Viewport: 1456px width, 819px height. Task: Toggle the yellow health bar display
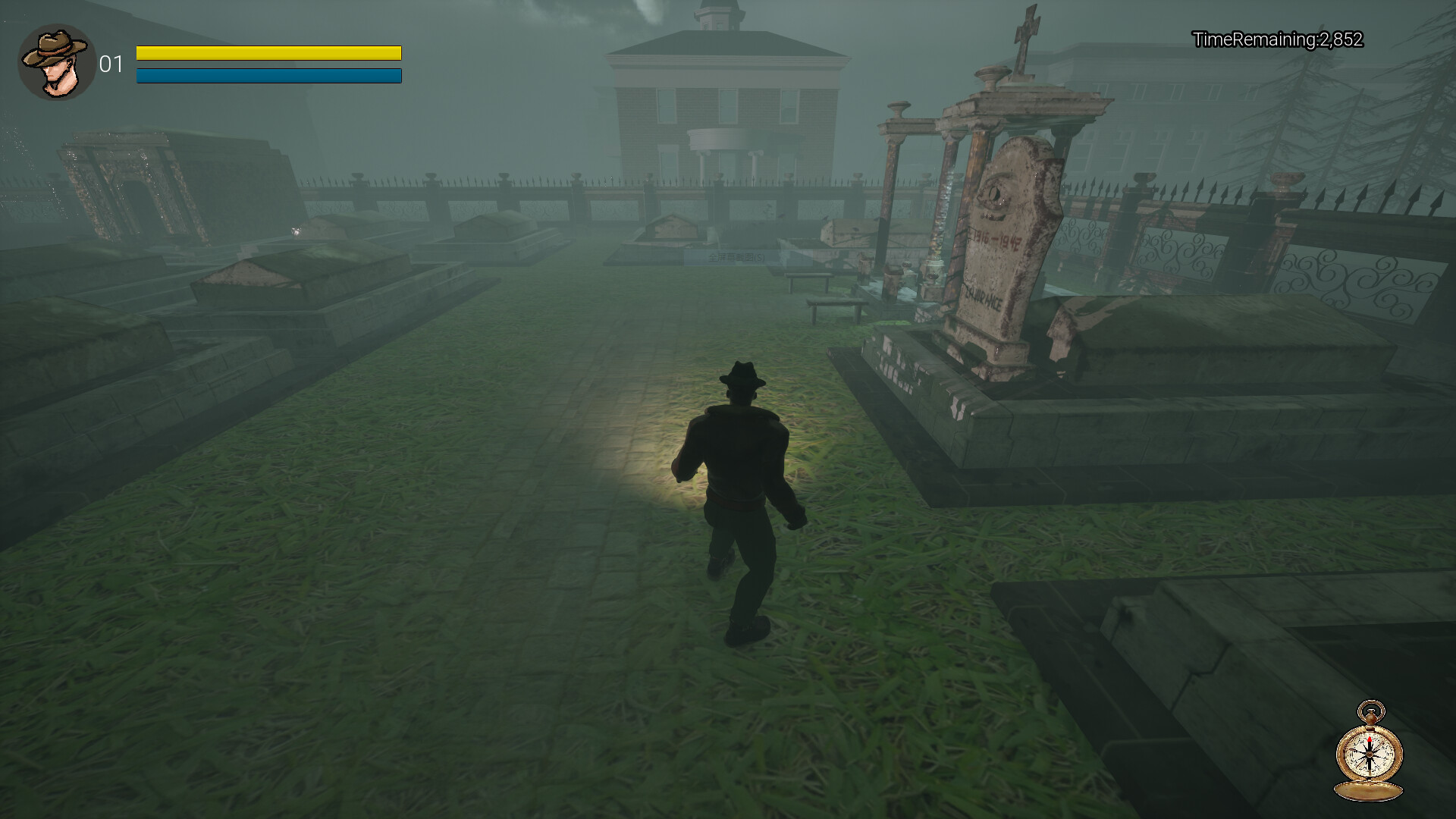268,53
